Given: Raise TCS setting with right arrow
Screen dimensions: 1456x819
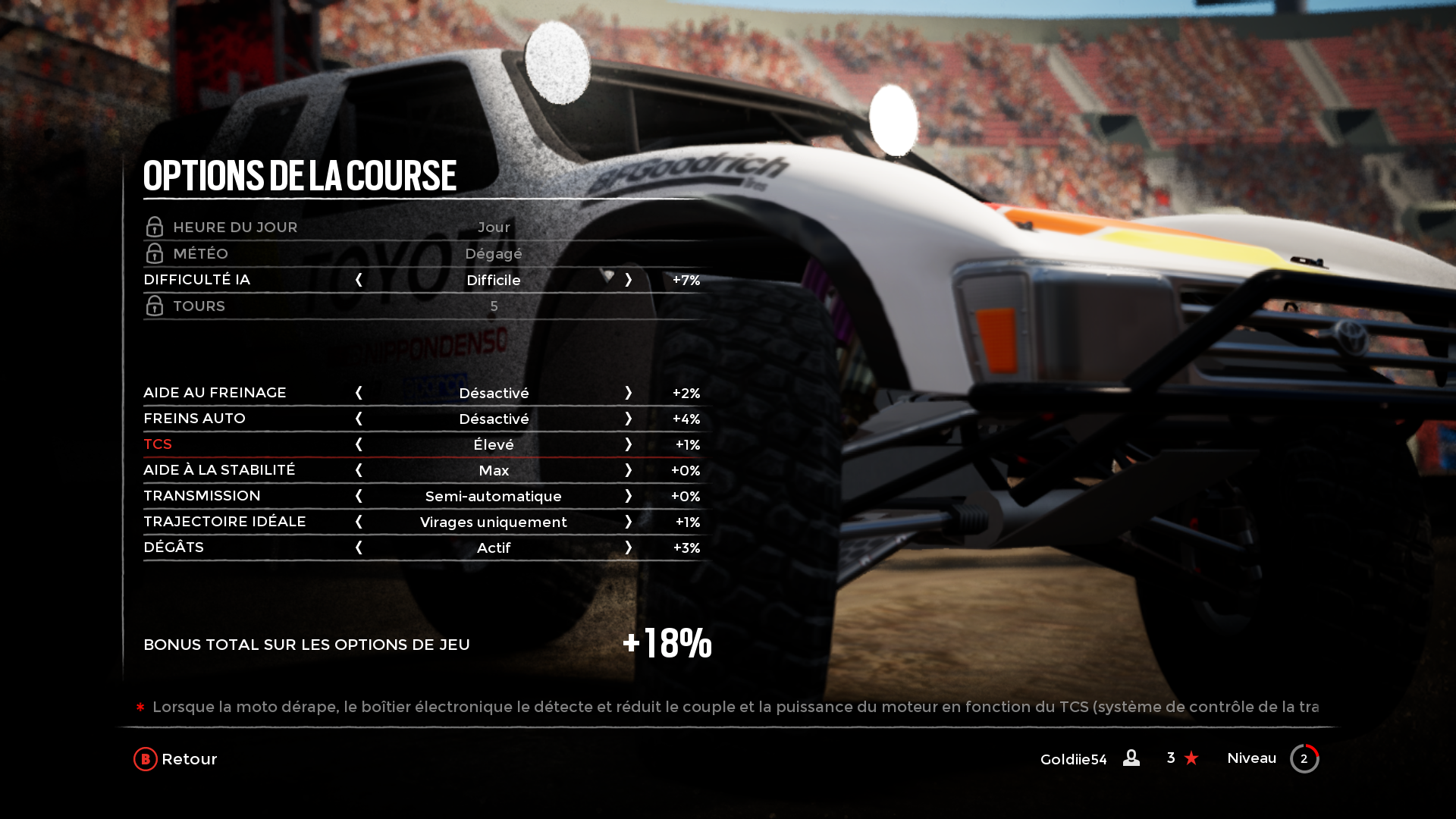Looking at the screenshot, I should pos(629,444).
